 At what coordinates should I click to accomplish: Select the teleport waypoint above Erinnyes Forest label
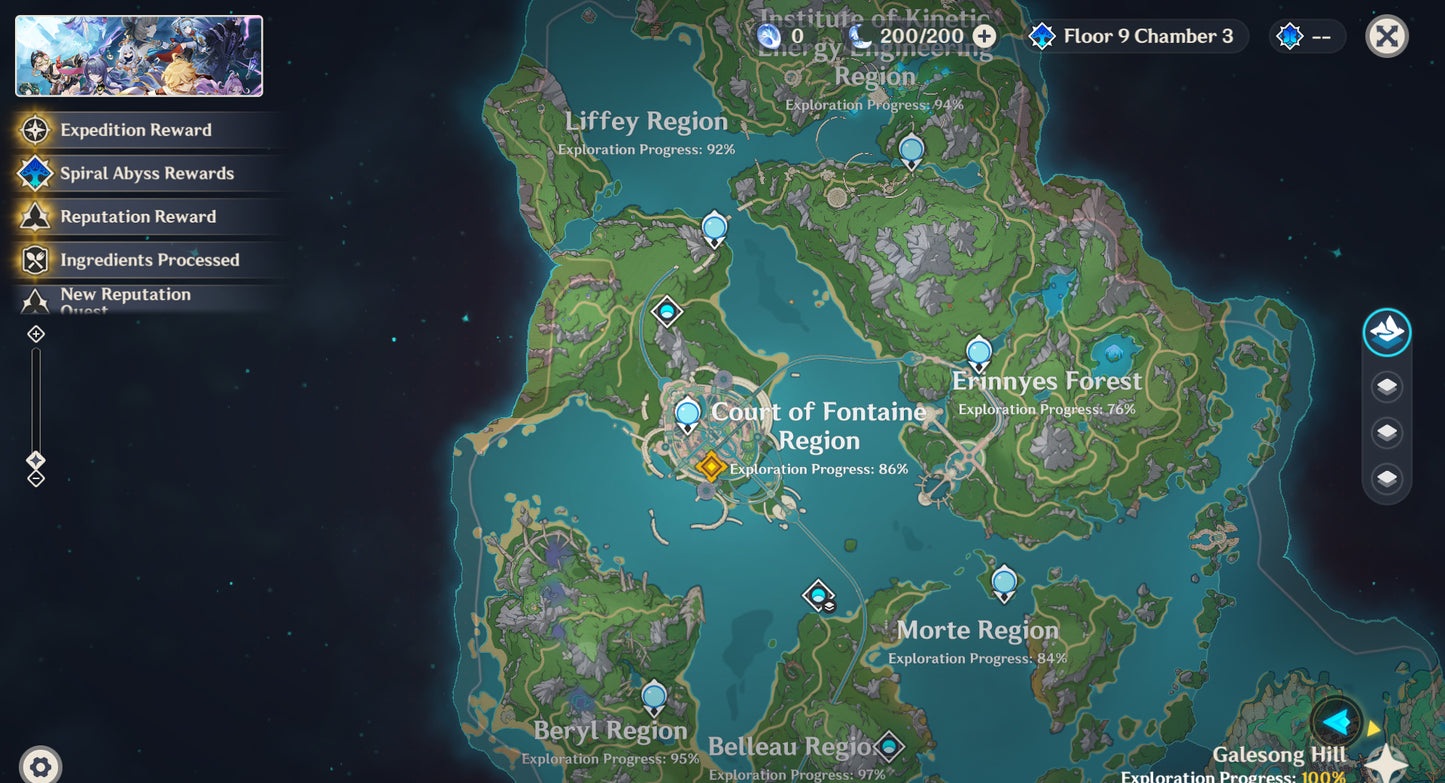pyautogui.click(x=979, y=352)
